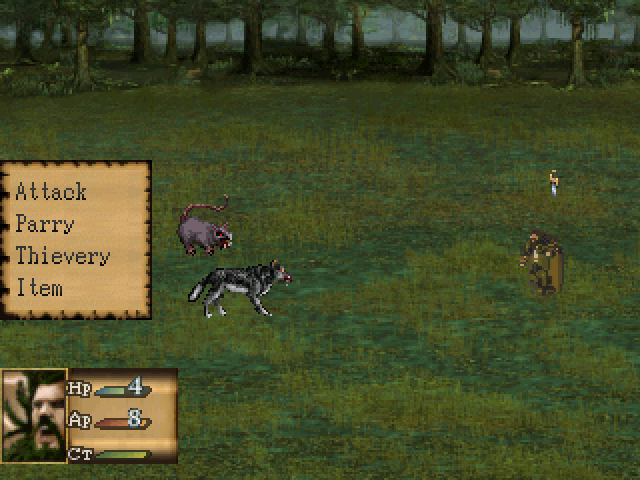Screen dimensions: 640x480
Task: Open the Item option in battle menu
Action: click(39, 288)
